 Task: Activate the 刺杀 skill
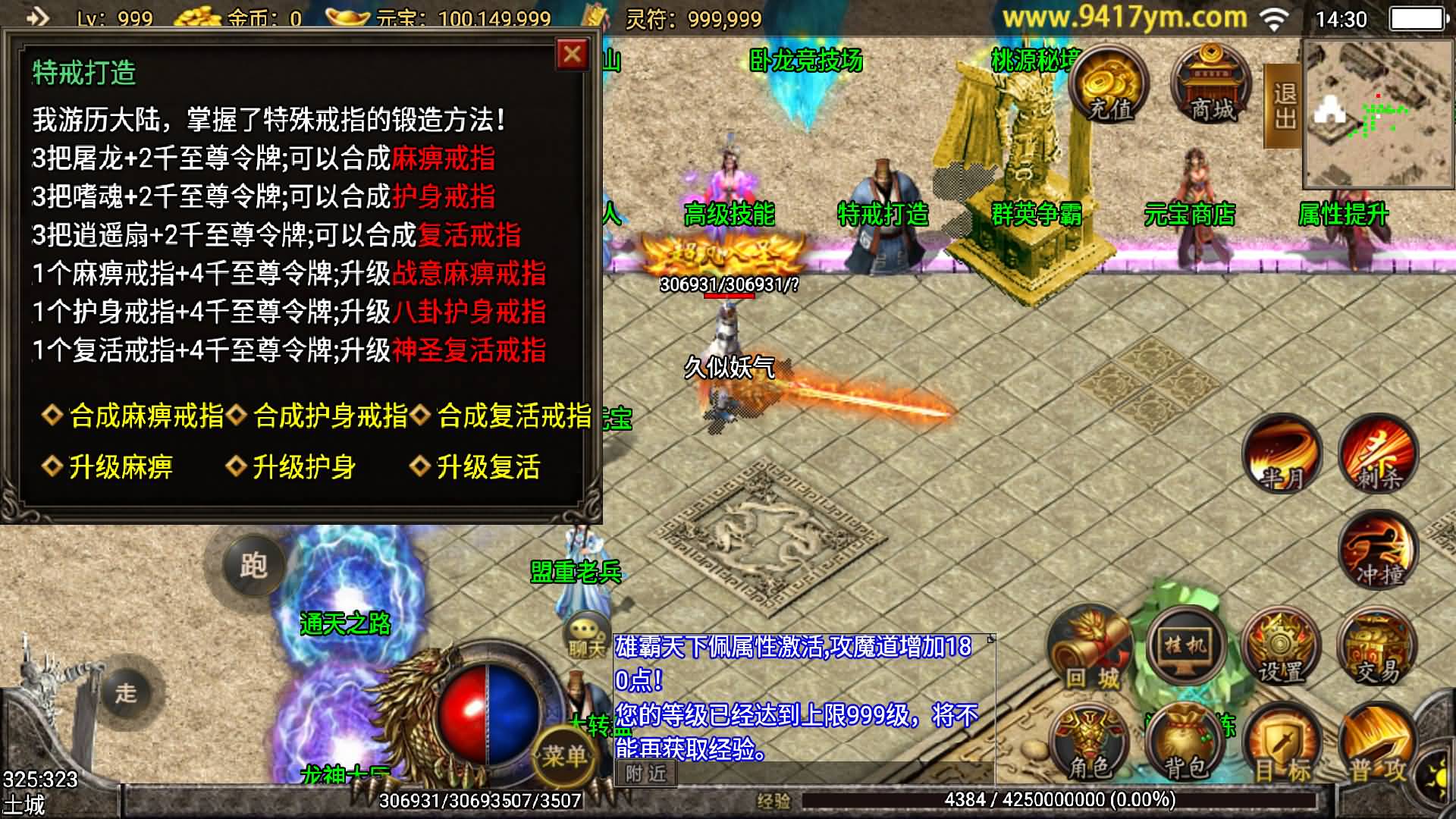point(1378,455)
